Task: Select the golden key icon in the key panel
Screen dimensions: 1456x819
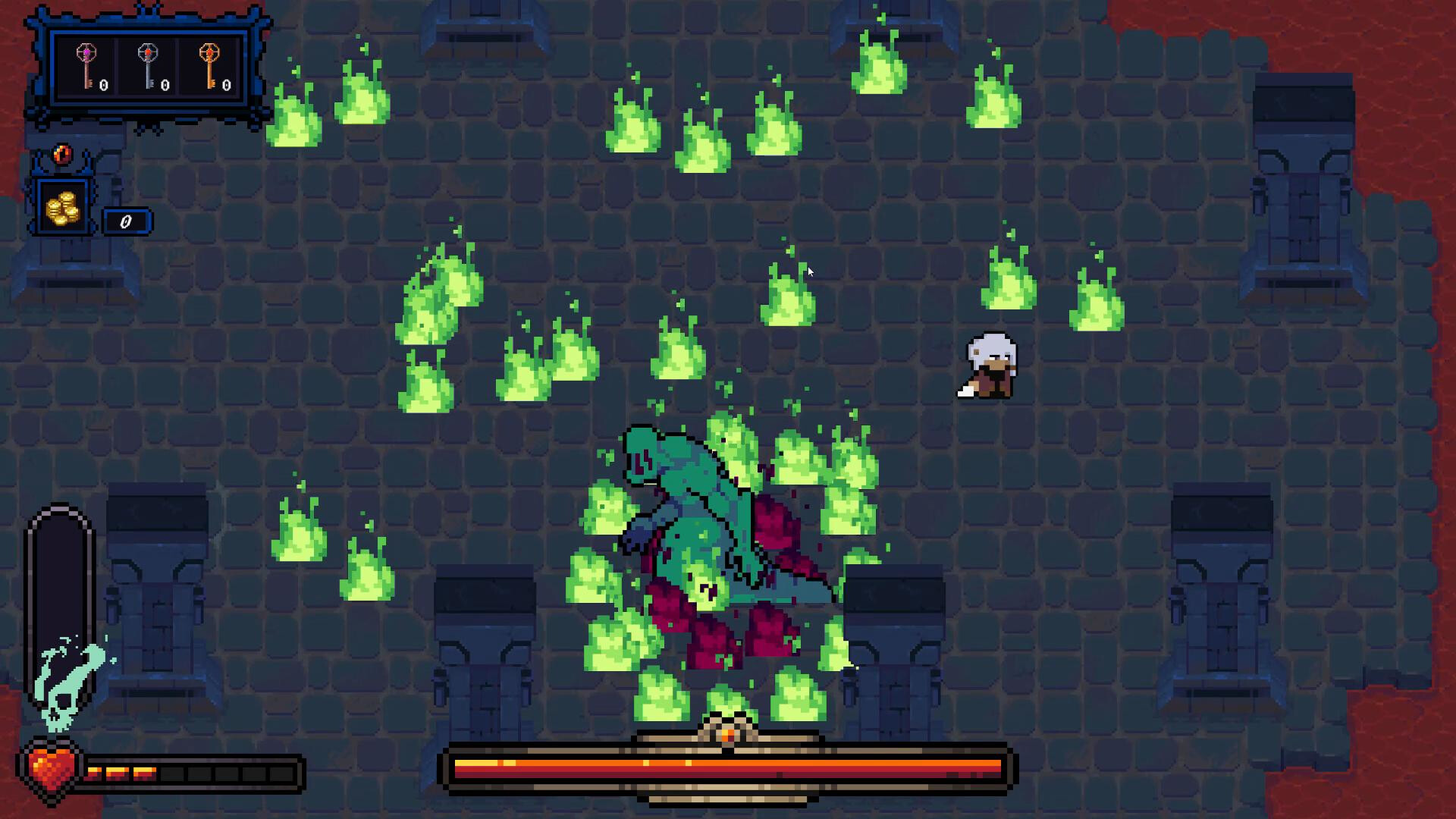Action: coord(211,64)
